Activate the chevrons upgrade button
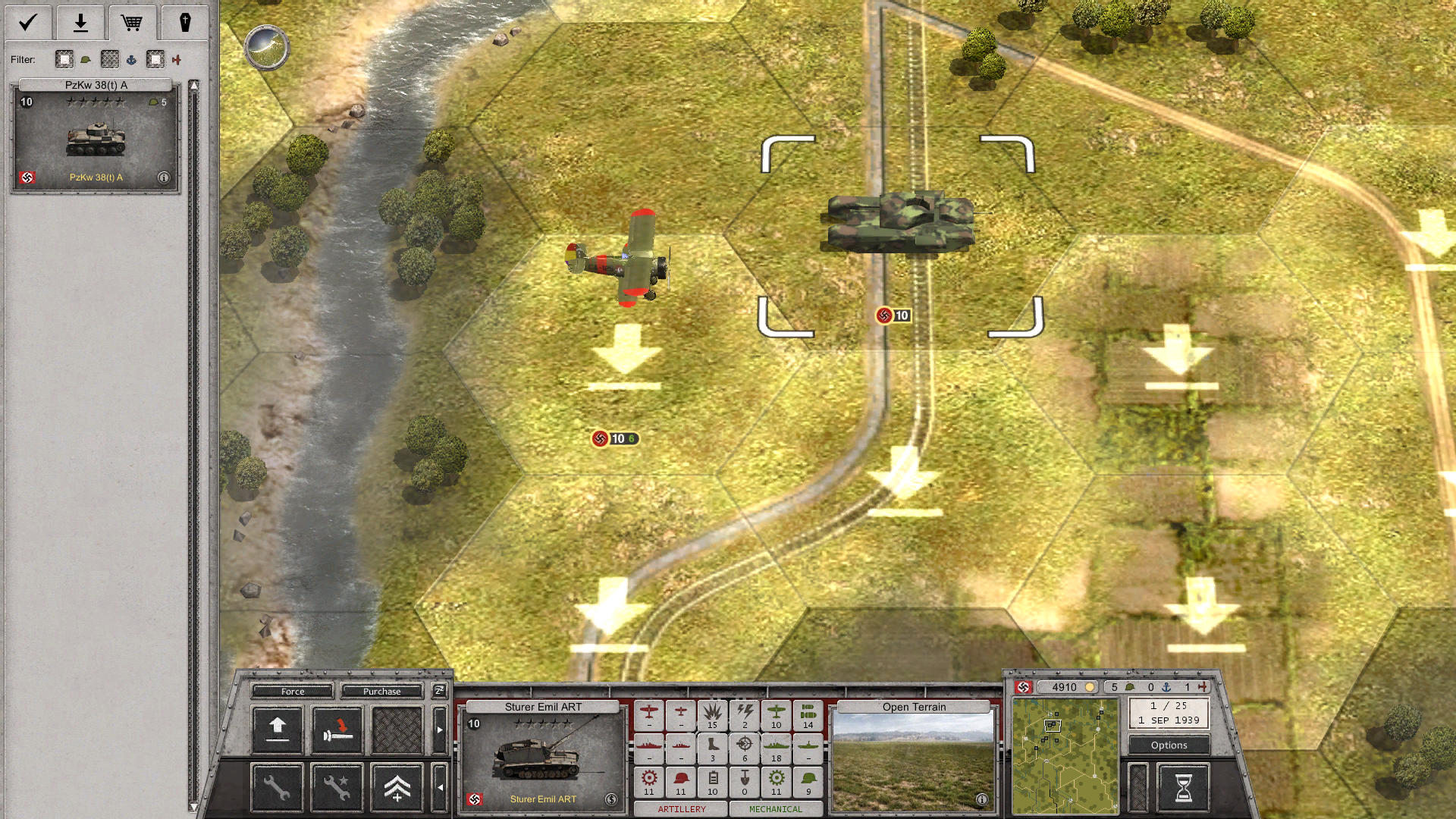Image resolution: width=1456 pixels, height=819 pixels. tap(397, 788)
